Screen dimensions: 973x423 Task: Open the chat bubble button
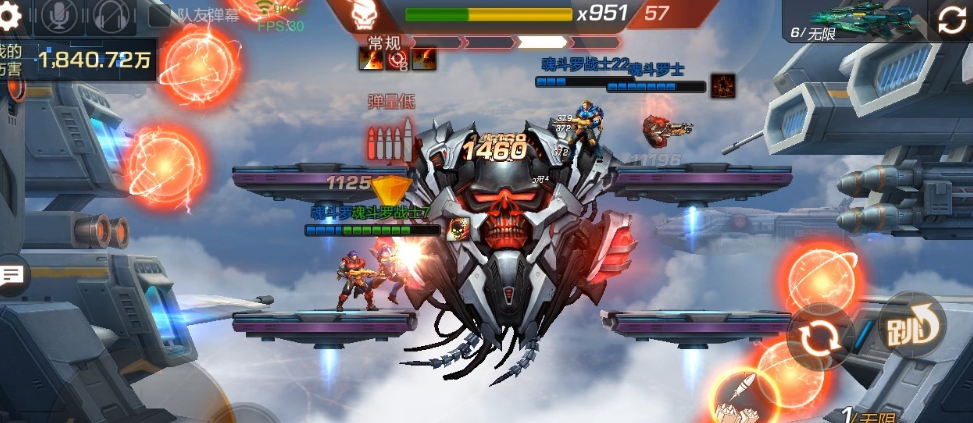pyautogui.click(x=12, y=274)
